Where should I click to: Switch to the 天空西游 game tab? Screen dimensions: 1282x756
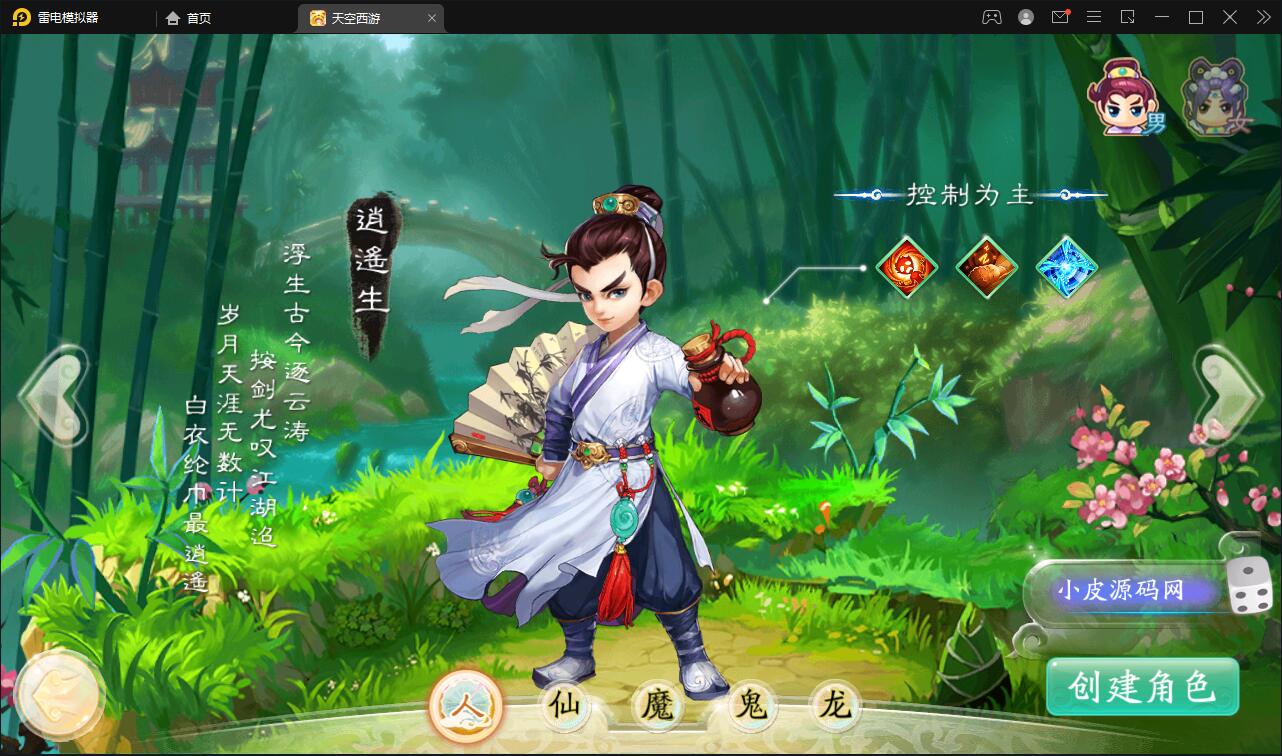367,17
